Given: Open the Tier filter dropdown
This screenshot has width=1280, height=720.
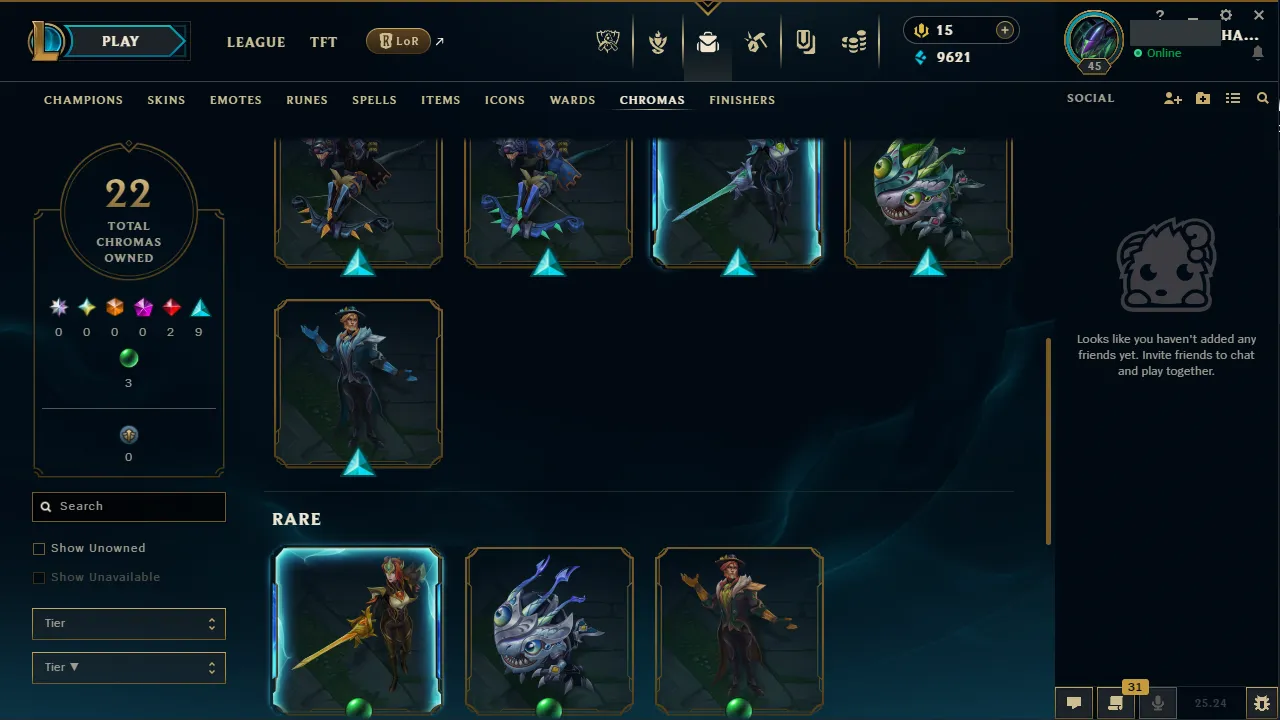Looking at the screenshot, I should [128, 623].
